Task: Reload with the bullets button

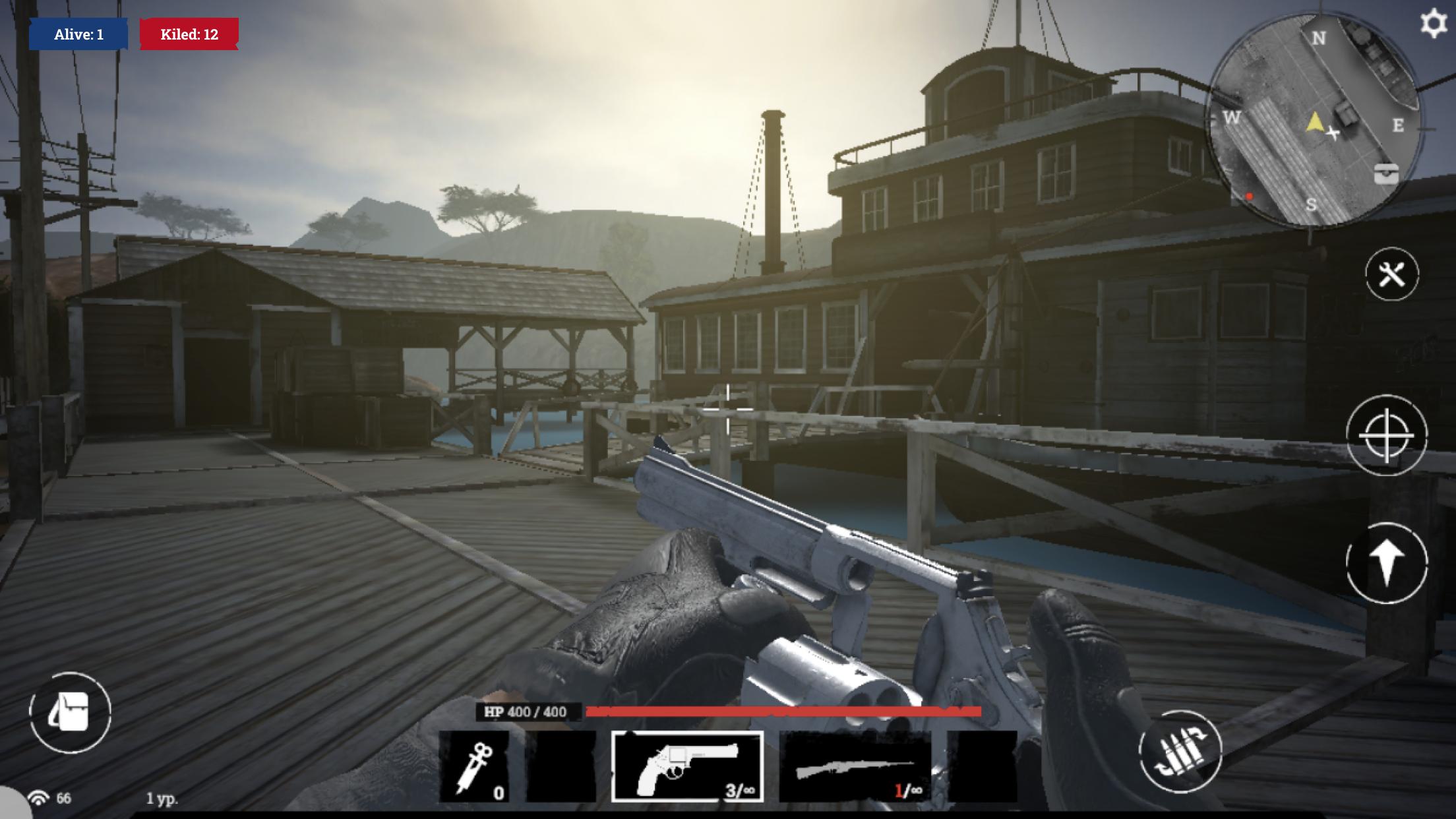Action: 1180,750
